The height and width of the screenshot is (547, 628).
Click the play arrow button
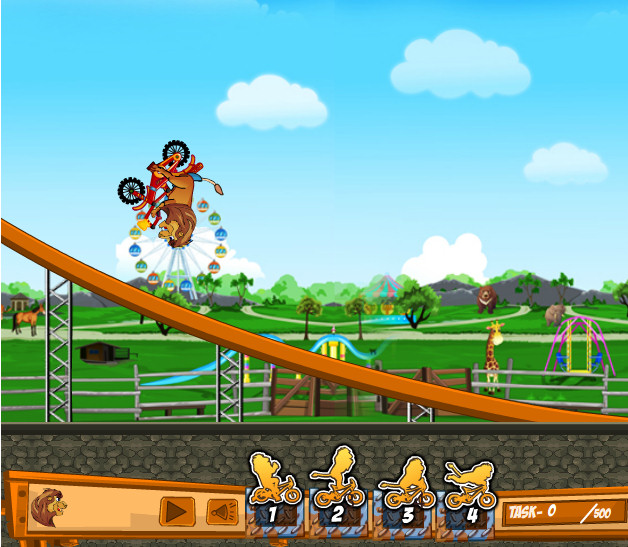(177, 511)
